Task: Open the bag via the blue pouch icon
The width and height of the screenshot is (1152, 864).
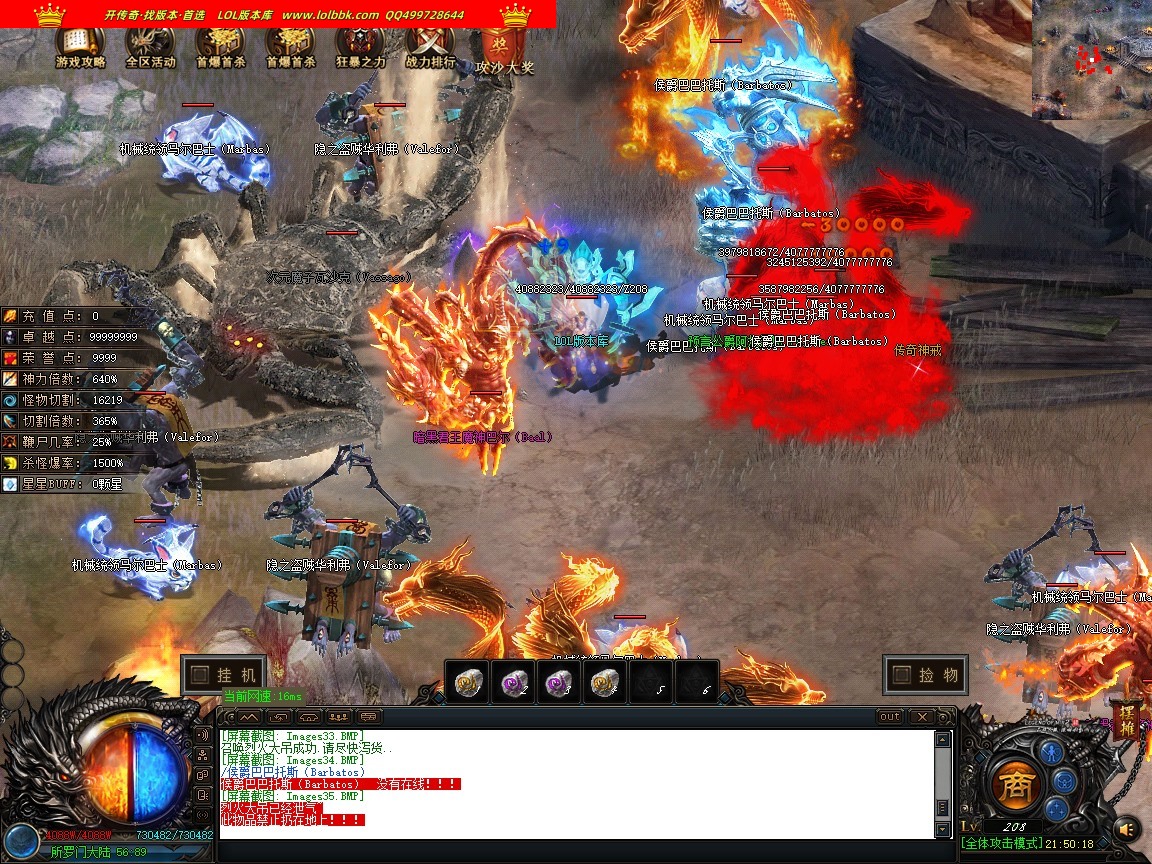Action: (x=1064, y=781)
